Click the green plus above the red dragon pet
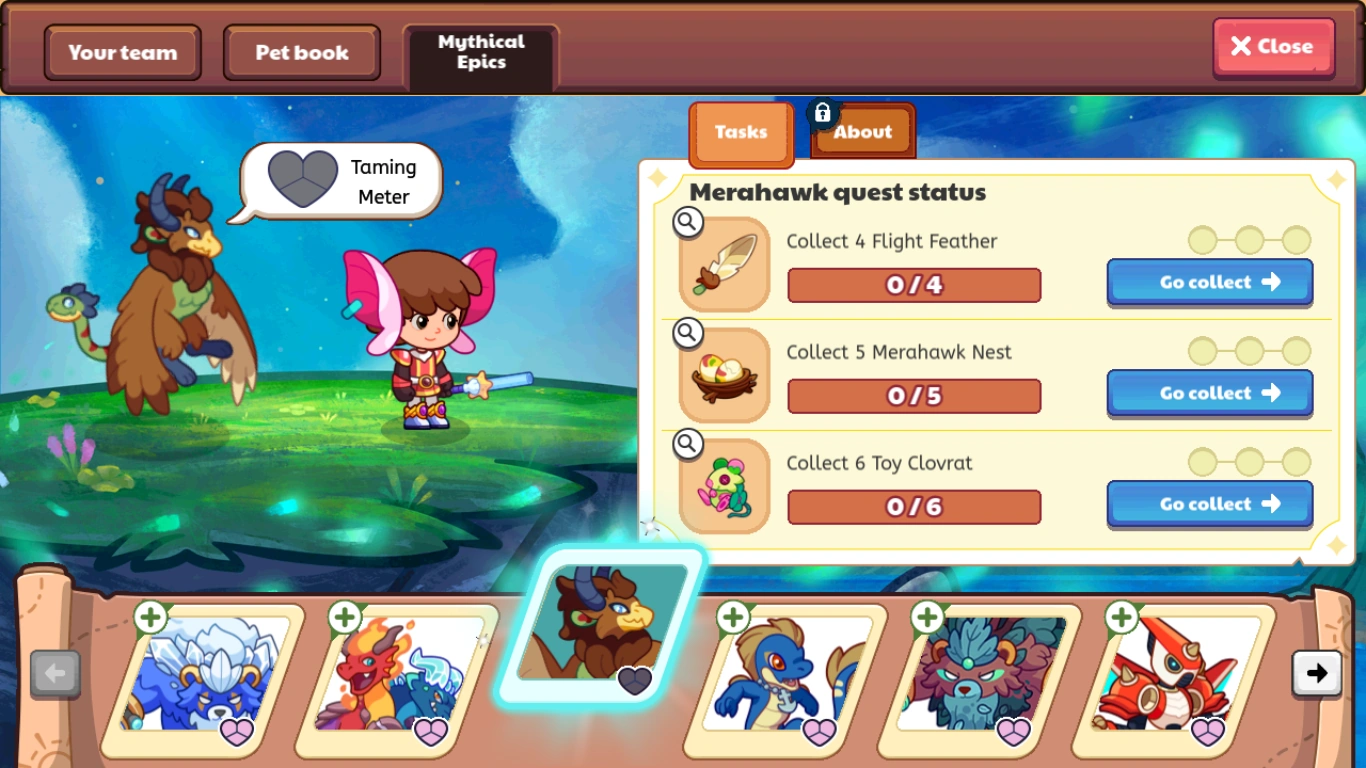 pos(343,618)
